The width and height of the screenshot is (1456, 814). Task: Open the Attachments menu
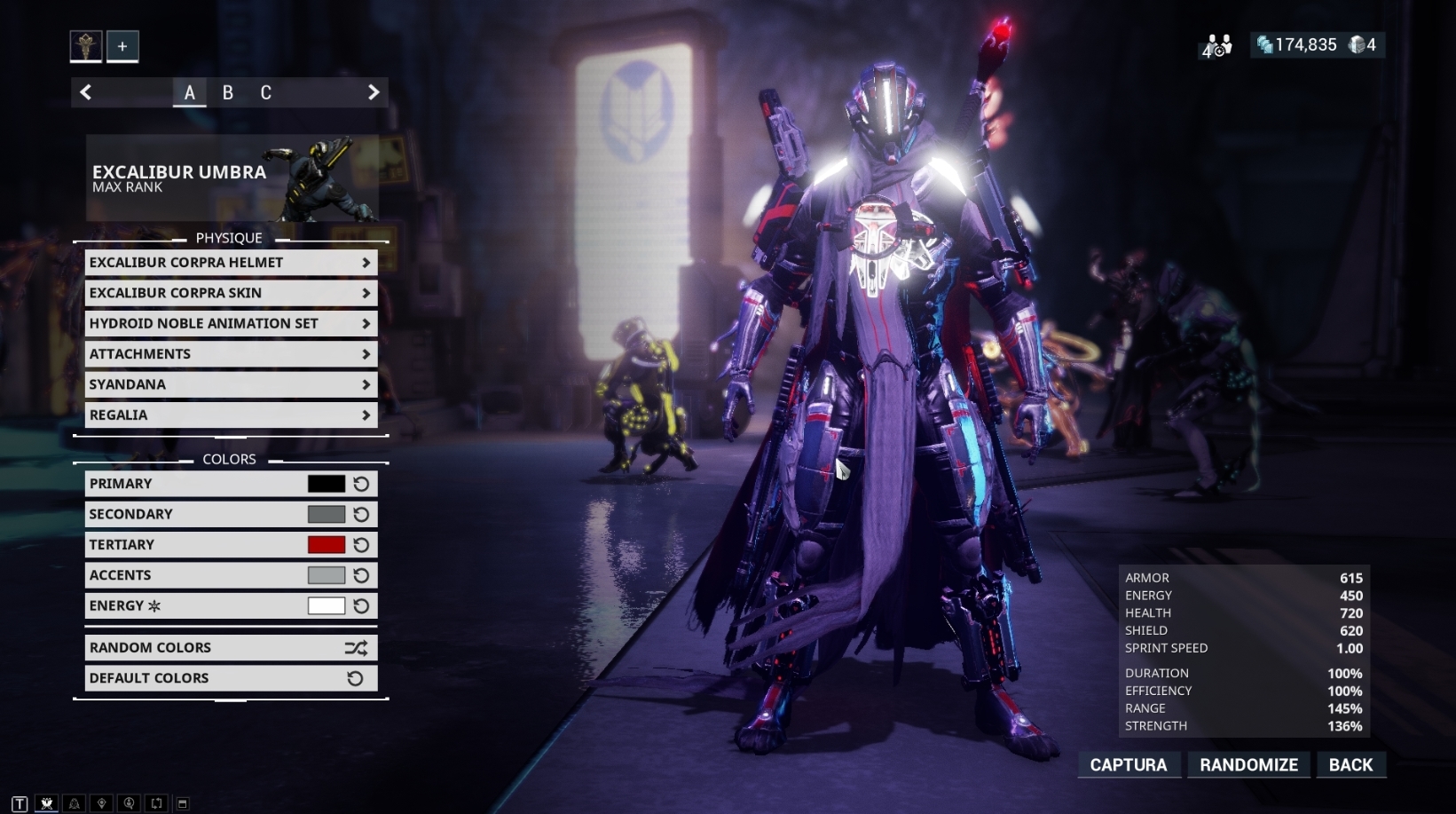click(x=231, y=354)
